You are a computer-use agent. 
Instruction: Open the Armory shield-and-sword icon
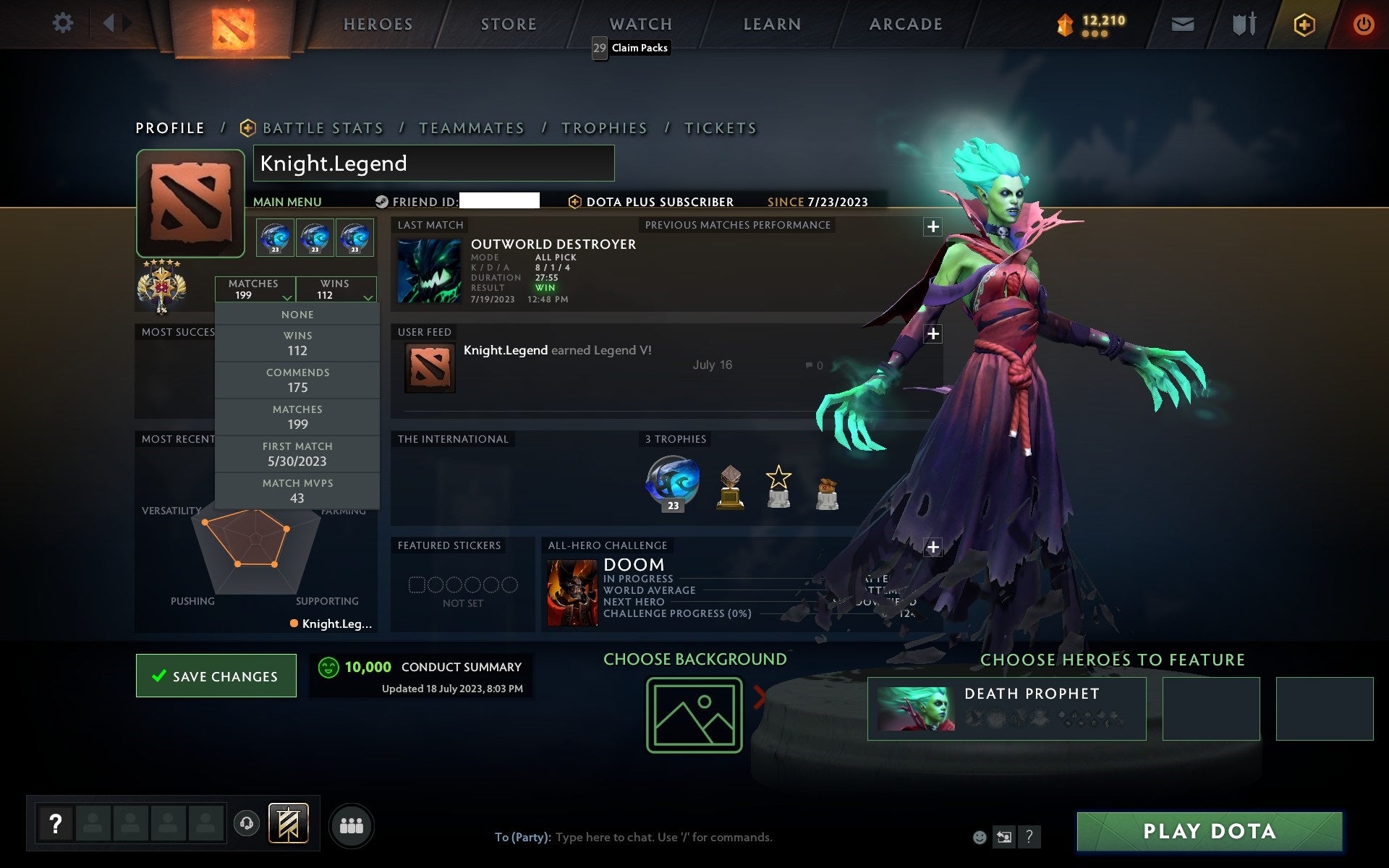point(1241,23)
